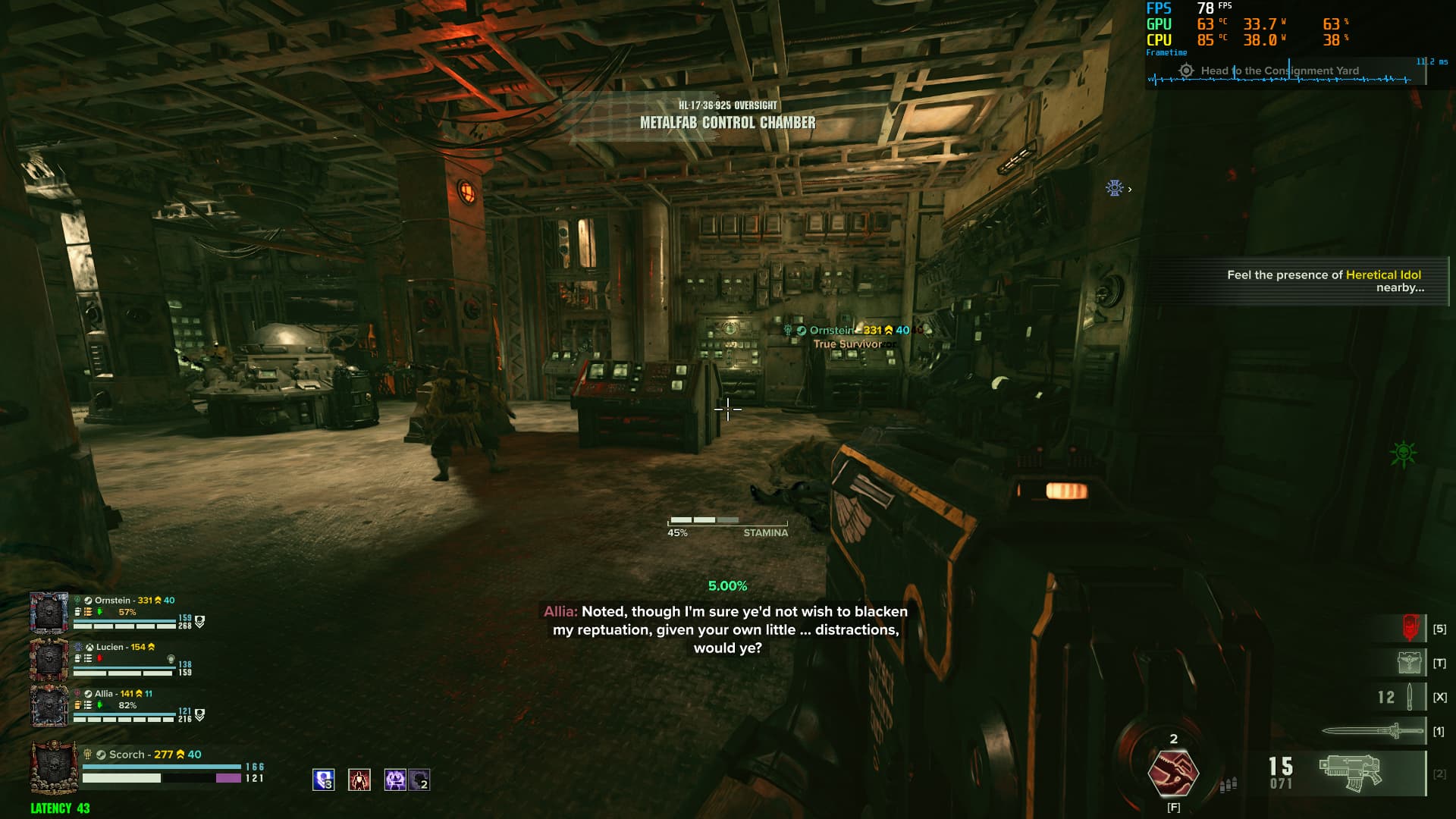
Task: Click Allia's team portrait
Action: click(x=49, y=705)
